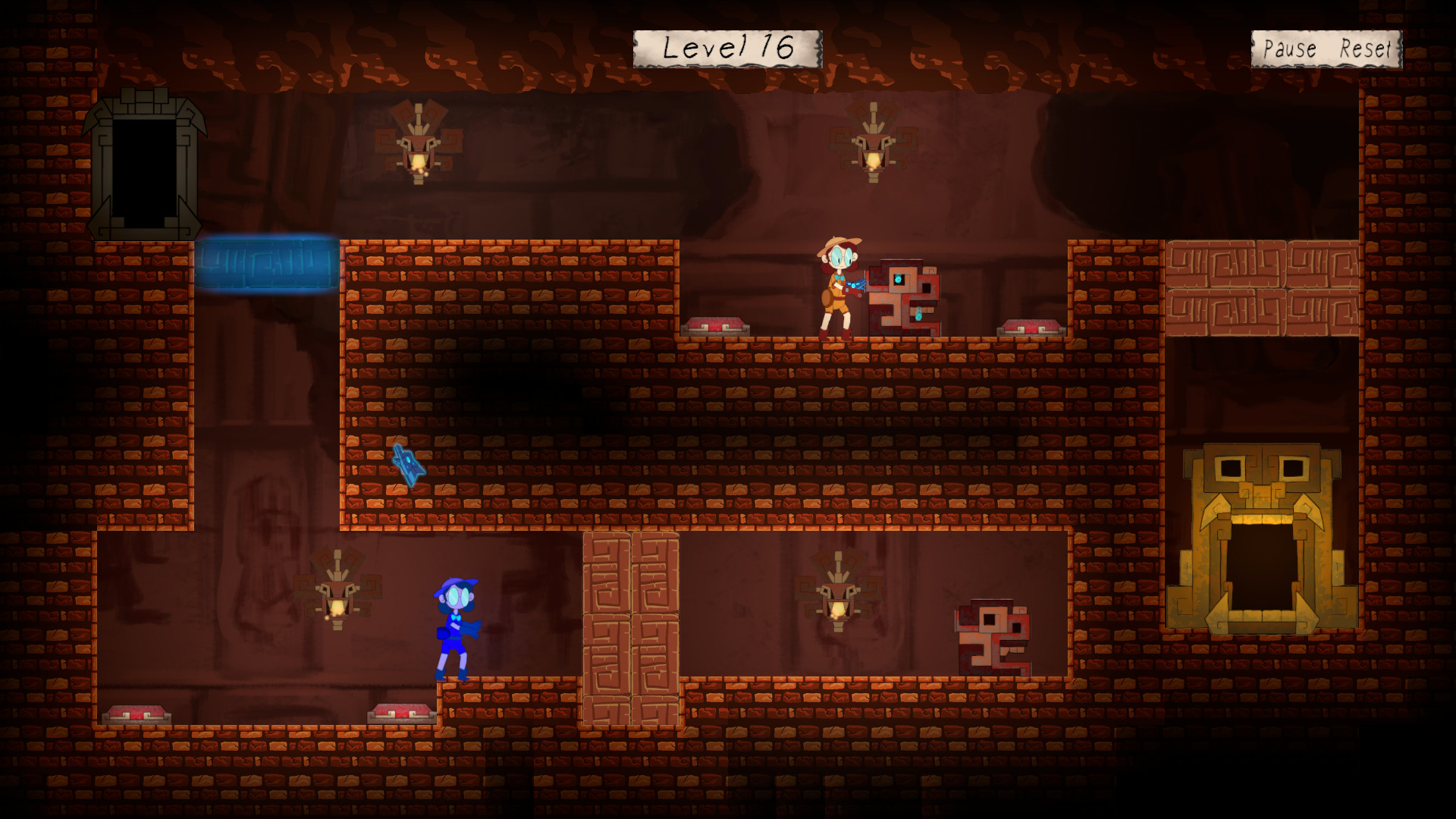Viewport: 1456px width, 819px height.
Task: Click the torch in the lower-right chamber
Action: click(839, 607)
